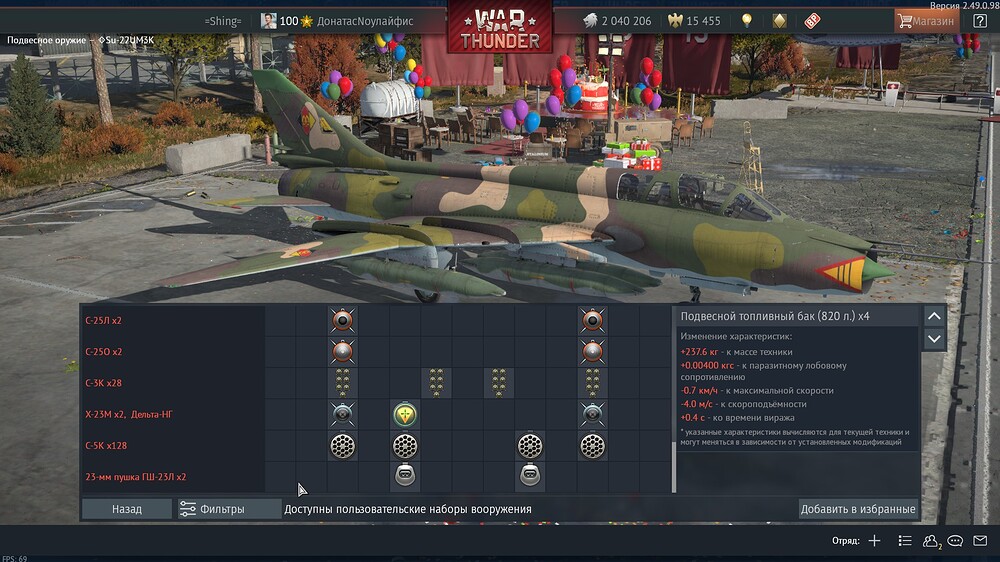Viewport: 1000px width, 562px height.
Task: Select the yellow Дельта-НГ pod icon
Action: pyautogui.click(x=404, y=414)
